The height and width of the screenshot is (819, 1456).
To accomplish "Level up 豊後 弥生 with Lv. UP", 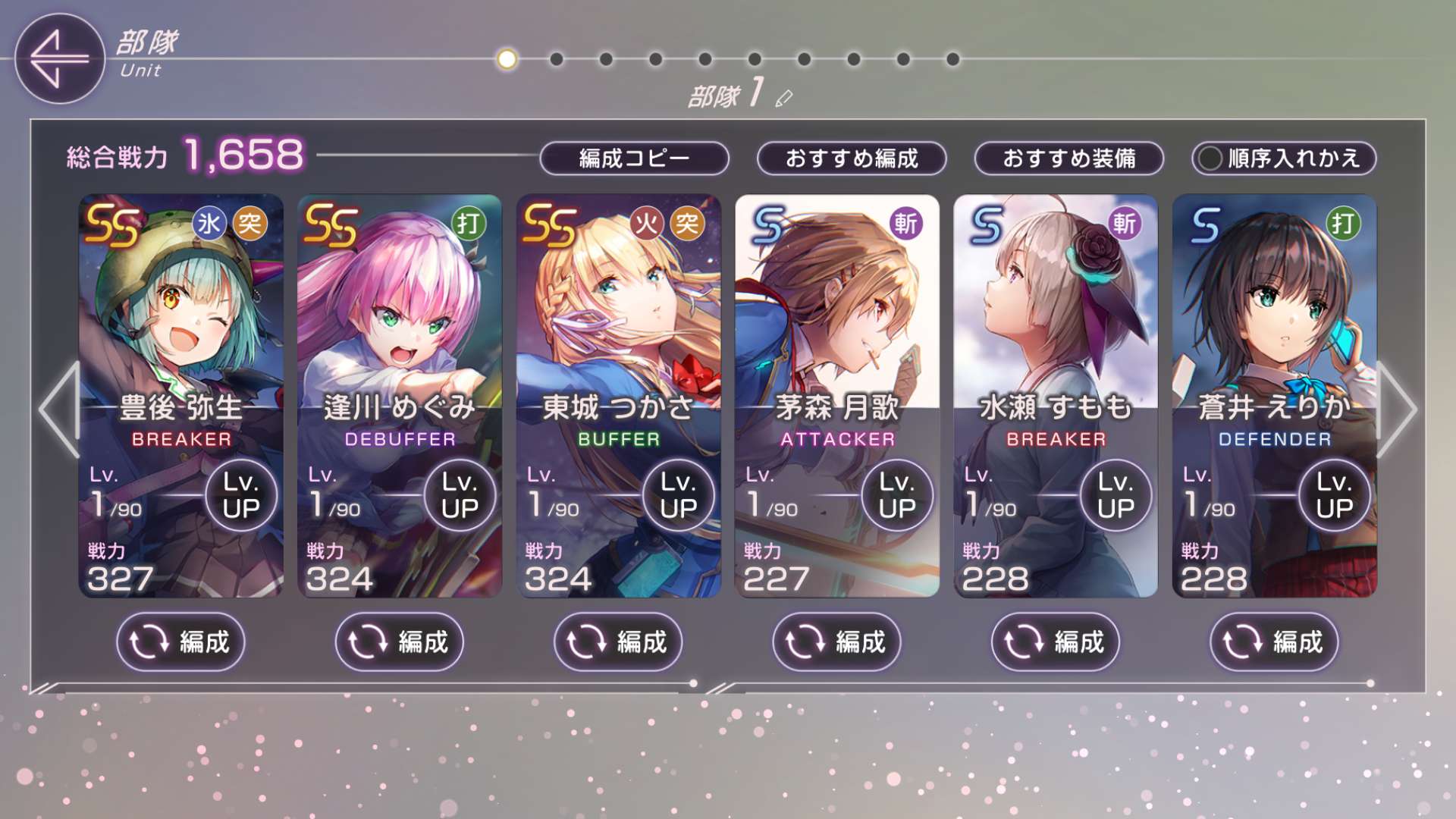I will [241, 495].
